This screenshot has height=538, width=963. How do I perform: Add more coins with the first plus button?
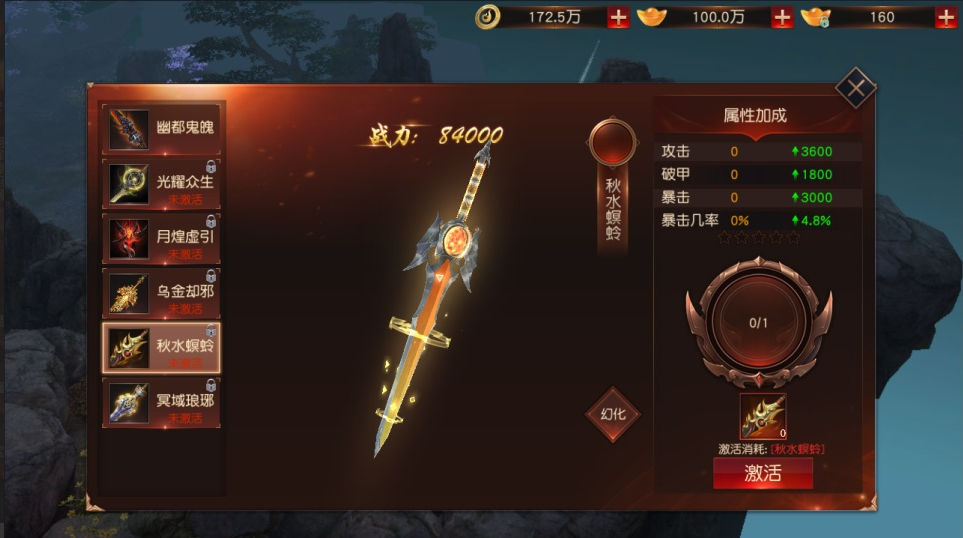pos(618,17)
